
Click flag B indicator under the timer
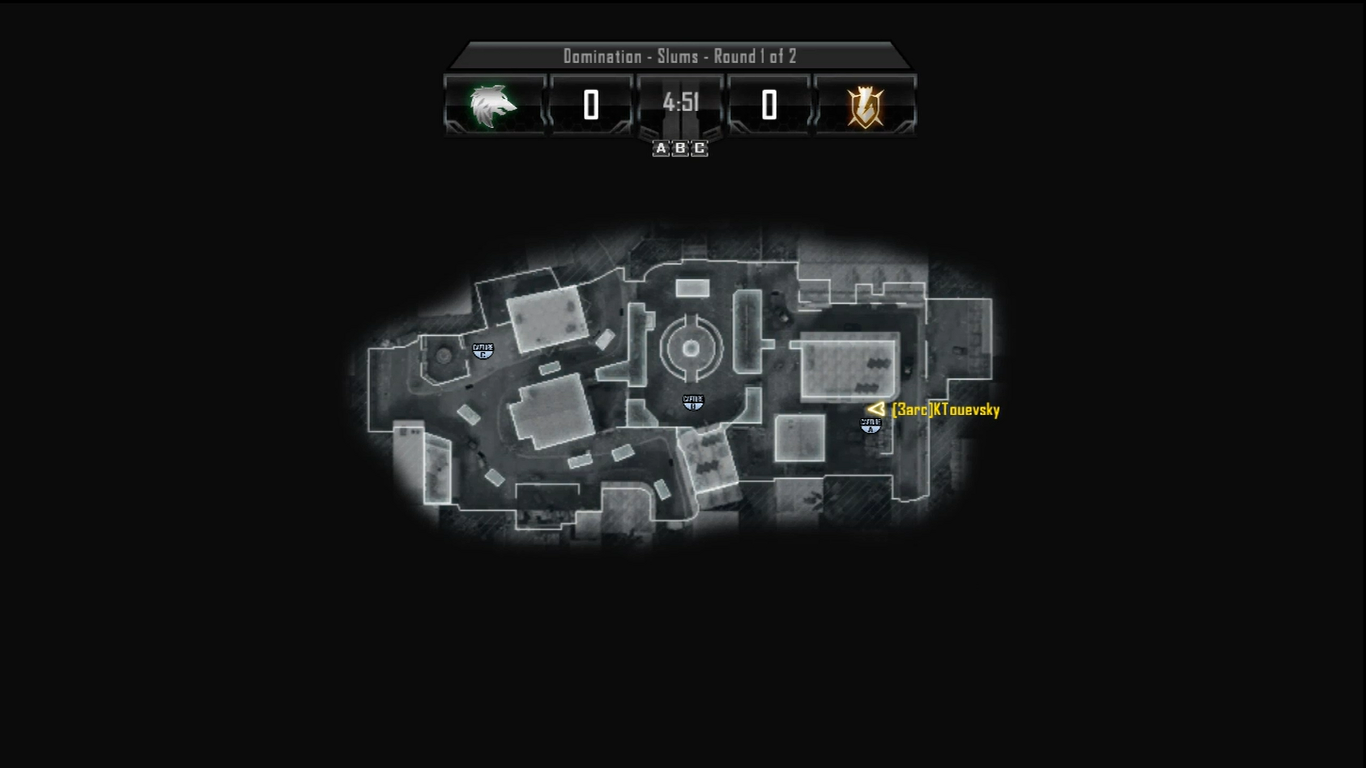click(680, 149)
